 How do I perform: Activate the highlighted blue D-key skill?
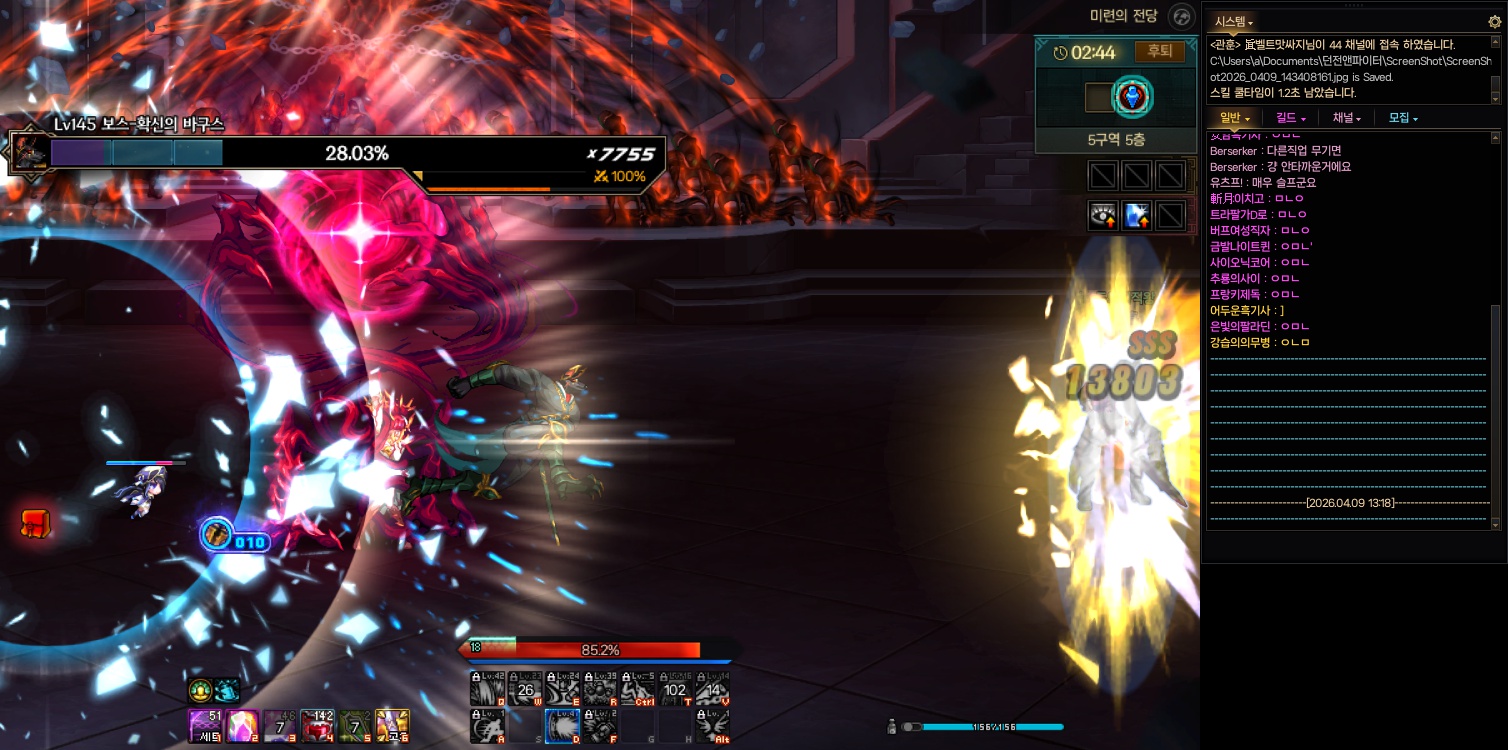562,726
